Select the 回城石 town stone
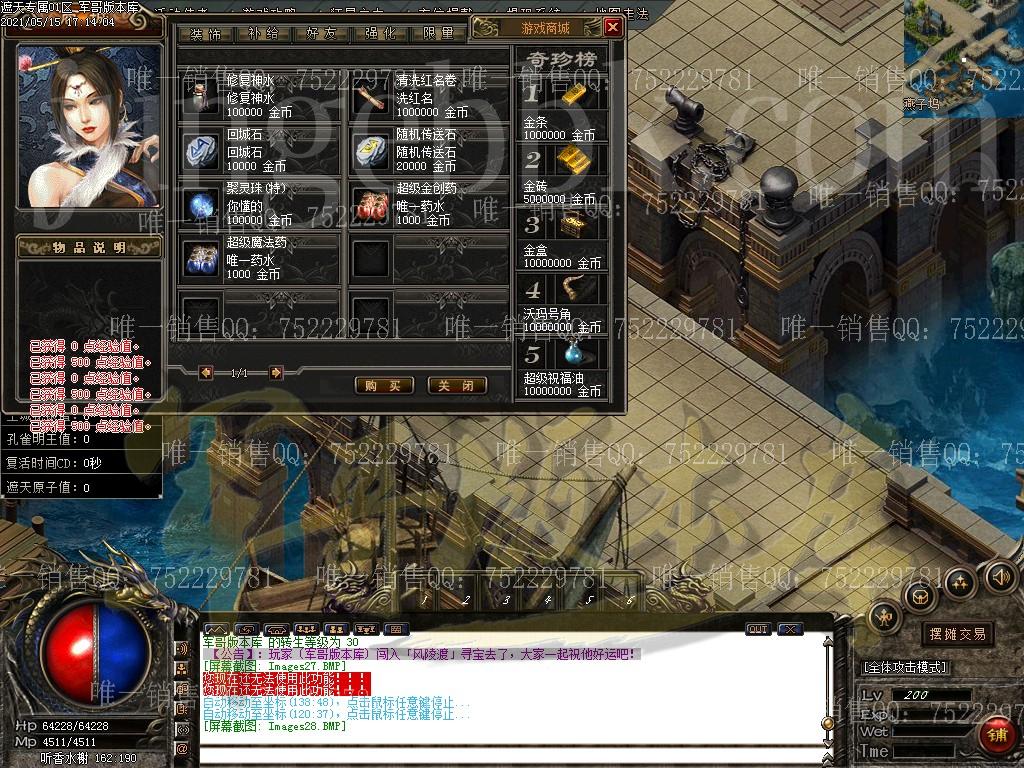 pyautogui.click(x=198, y=150)
